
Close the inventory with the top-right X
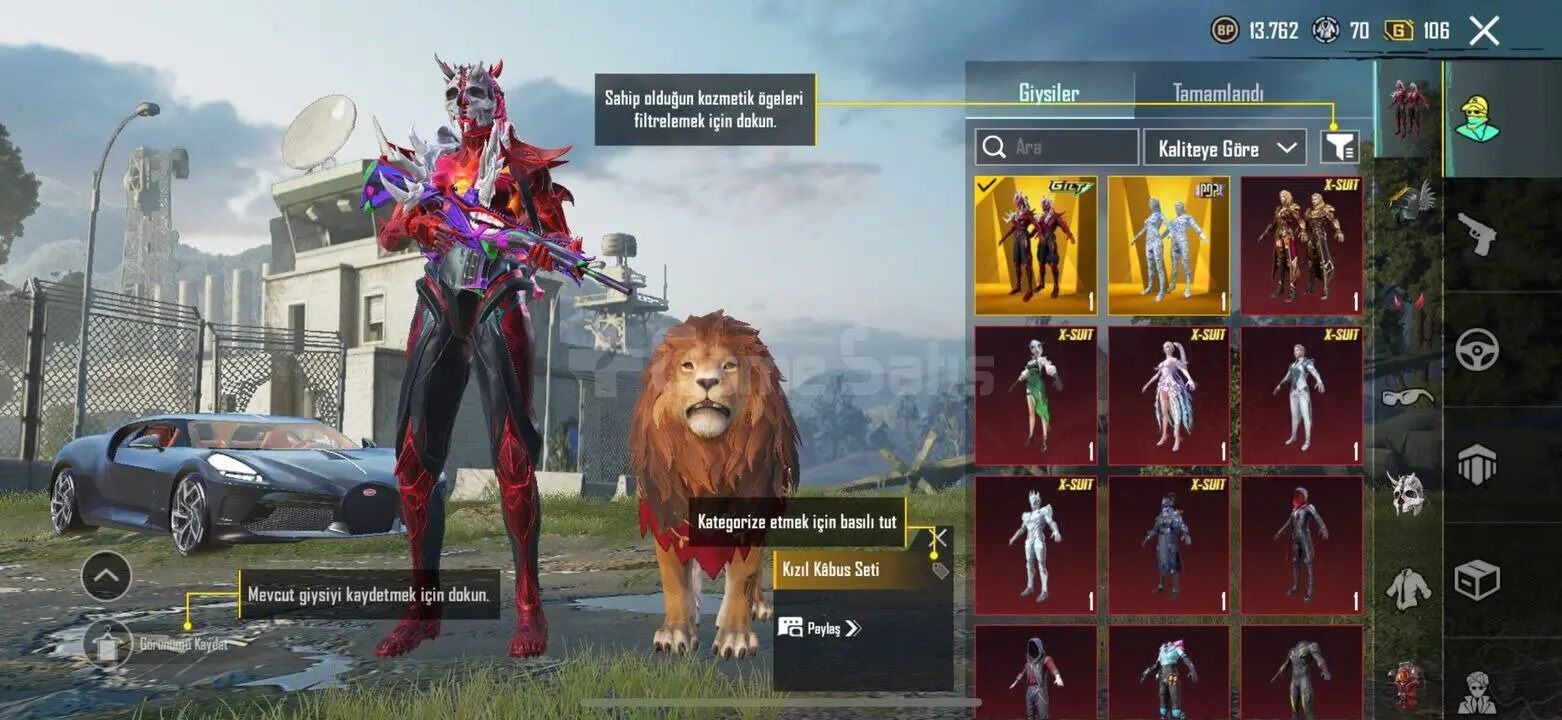1484,31
